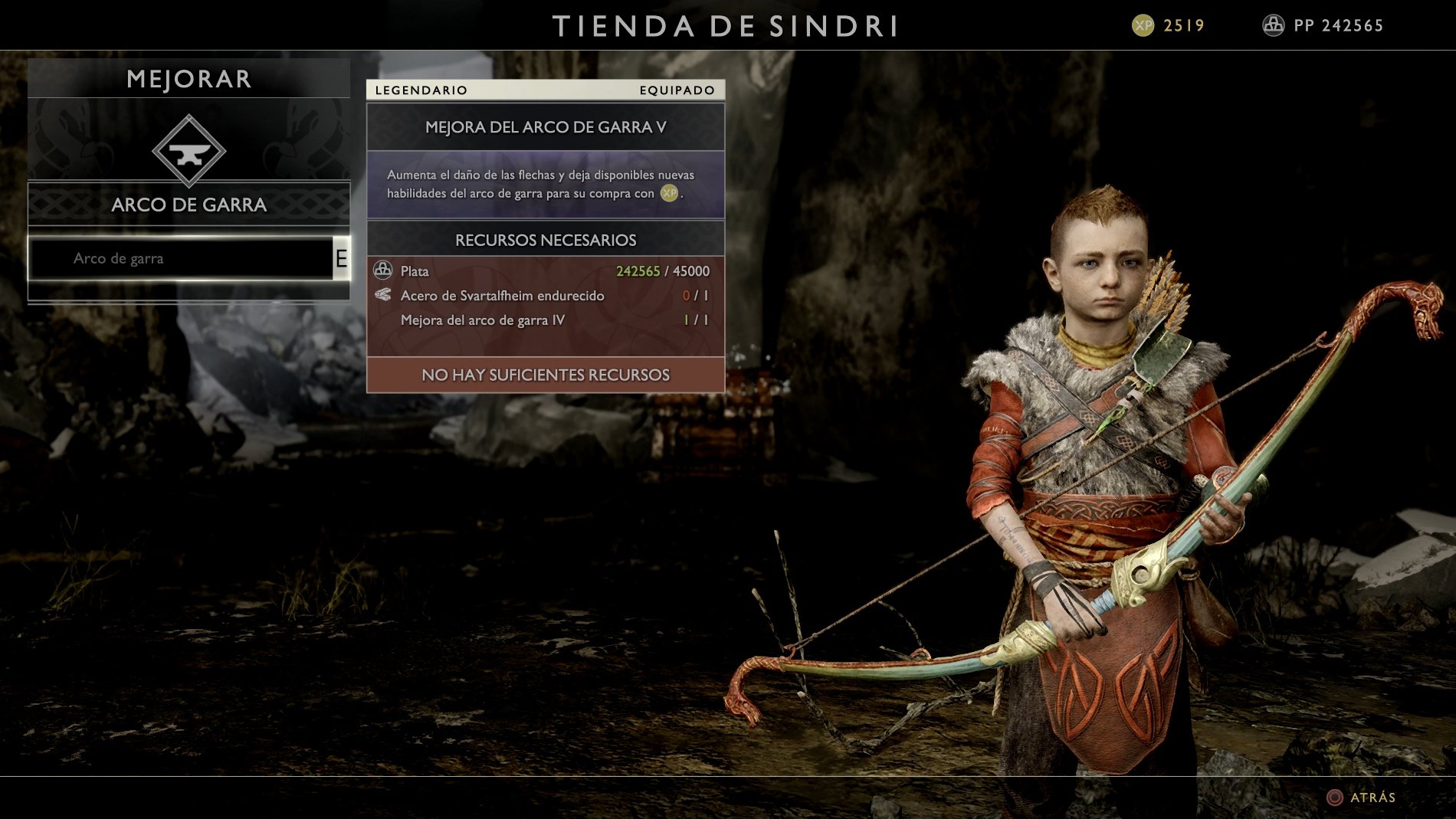Open the MEJORA DEL ARCO DE GARRA V details
This screenshot has height=819, width=1456.
544,127
